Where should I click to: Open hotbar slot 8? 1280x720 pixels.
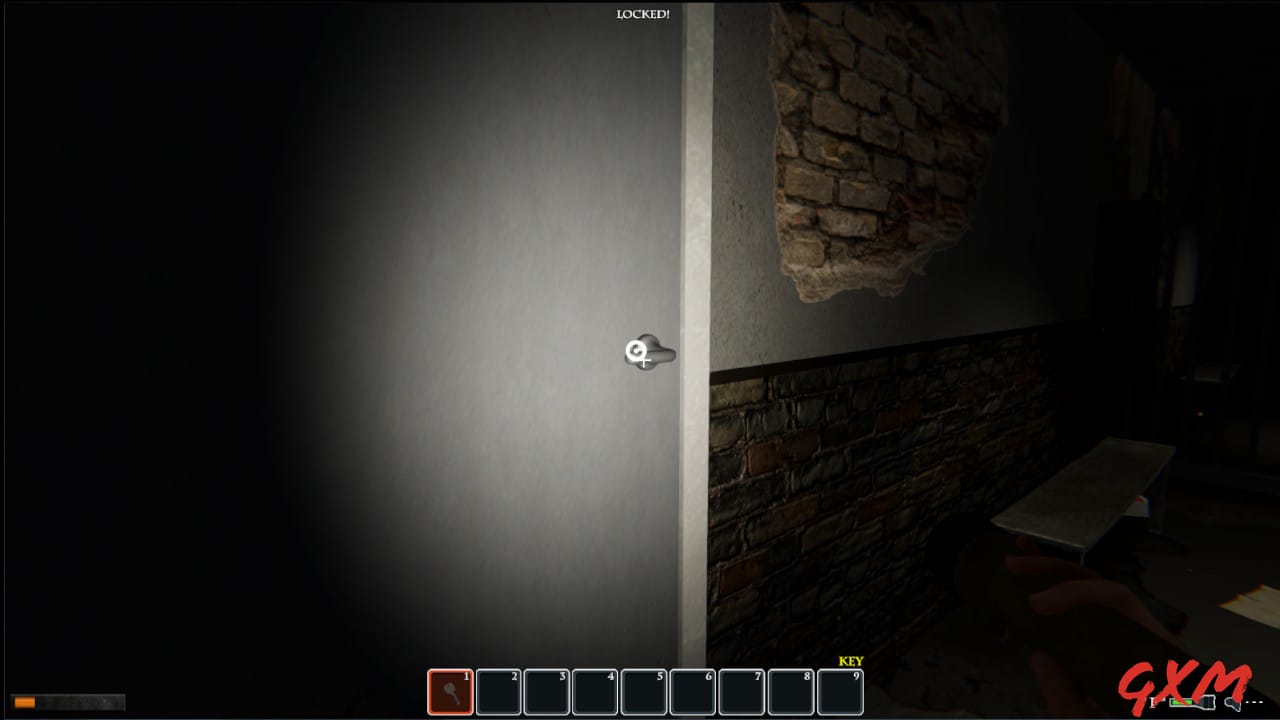point(791,690)
